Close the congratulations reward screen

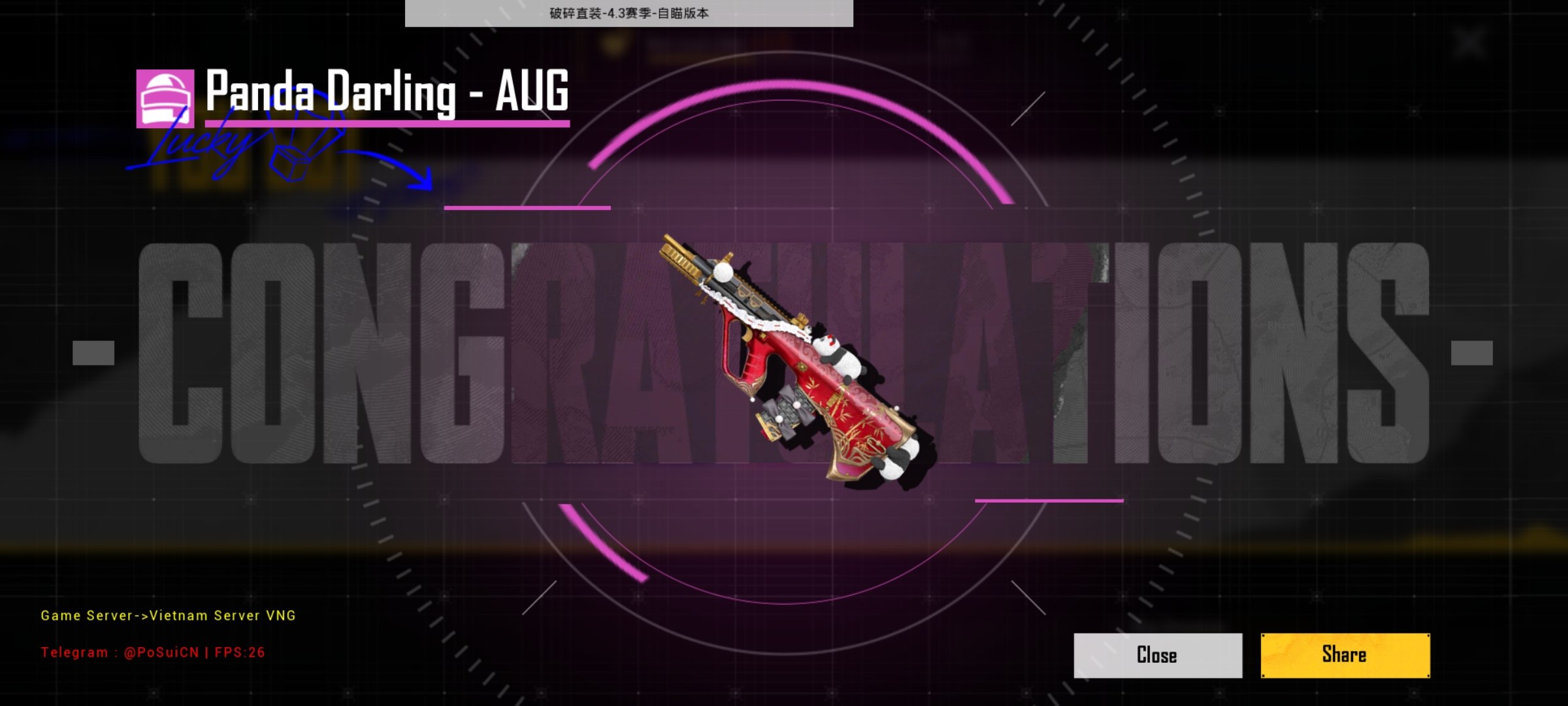coord(1157,655)
